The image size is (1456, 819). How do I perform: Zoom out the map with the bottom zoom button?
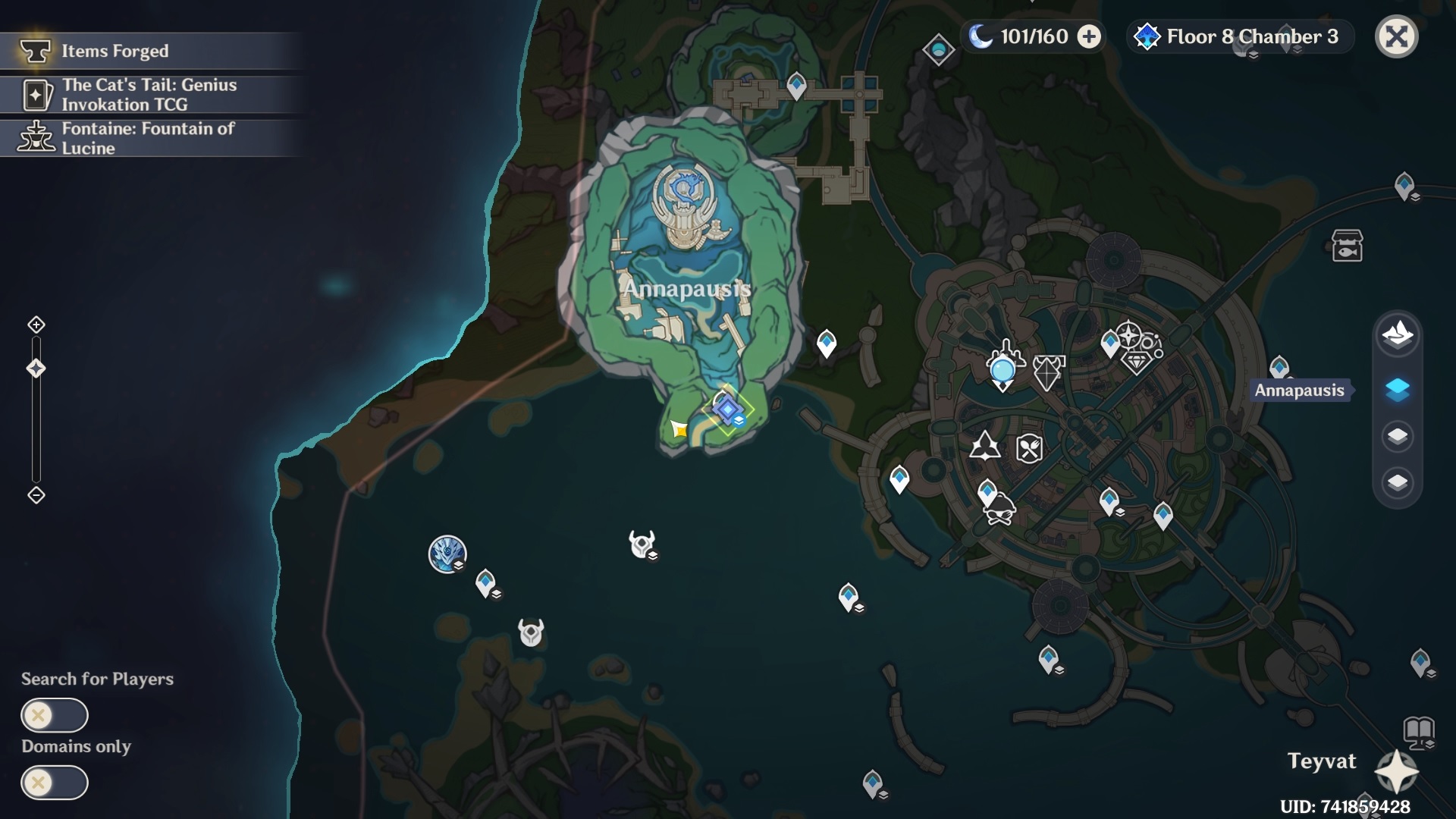(x=36, y=495)
